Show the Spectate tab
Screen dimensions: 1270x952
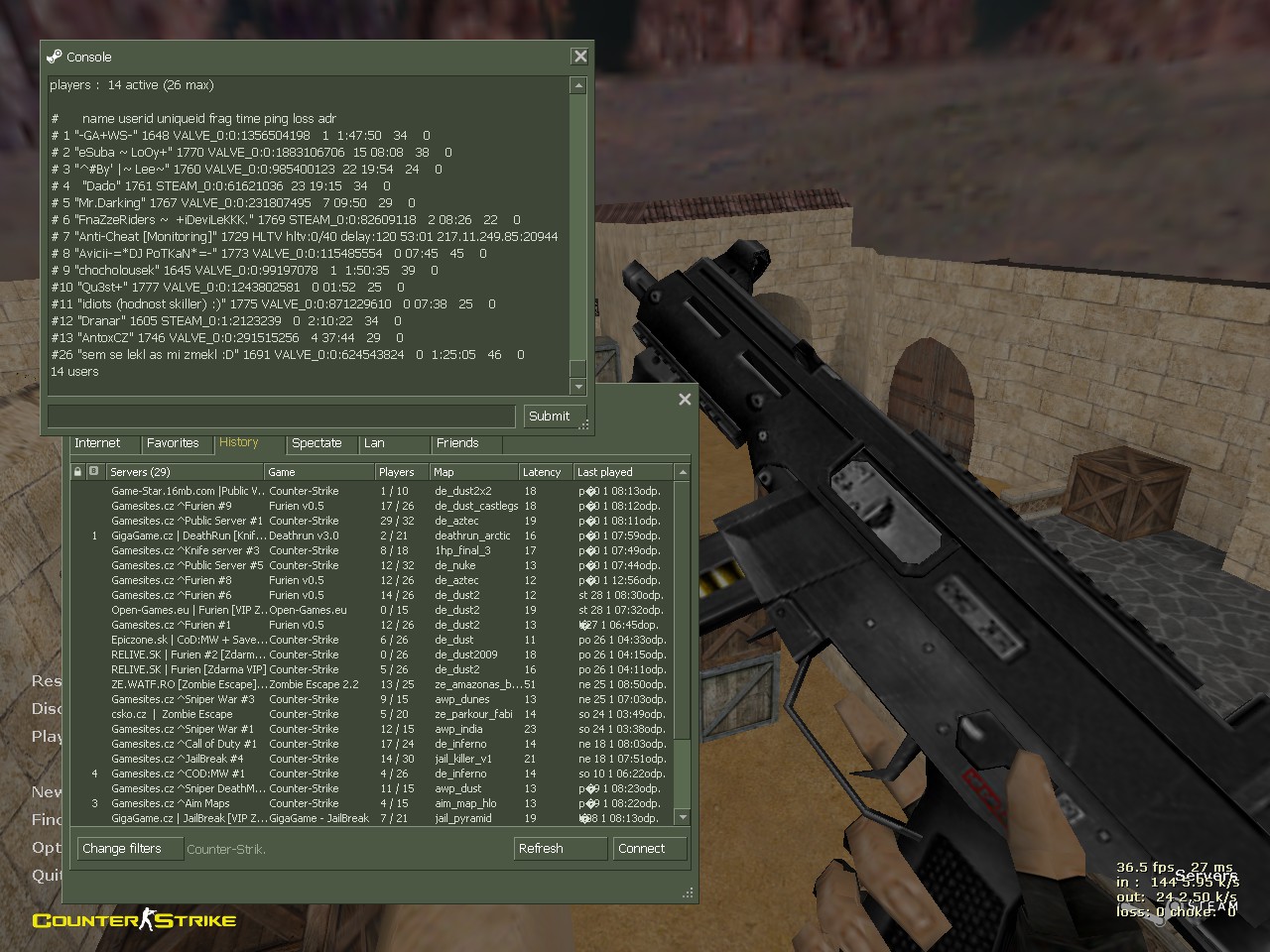click(317, 443)
